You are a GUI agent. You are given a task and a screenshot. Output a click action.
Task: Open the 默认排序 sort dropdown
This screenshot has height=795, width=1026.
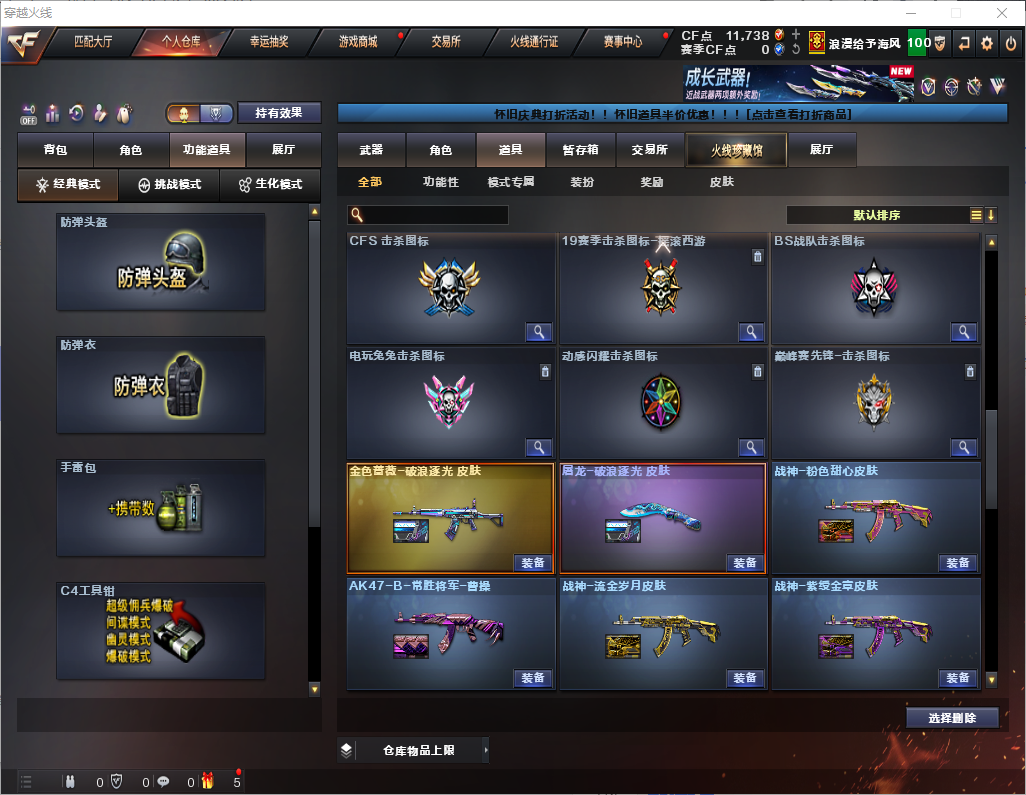(x=876, y=215)
